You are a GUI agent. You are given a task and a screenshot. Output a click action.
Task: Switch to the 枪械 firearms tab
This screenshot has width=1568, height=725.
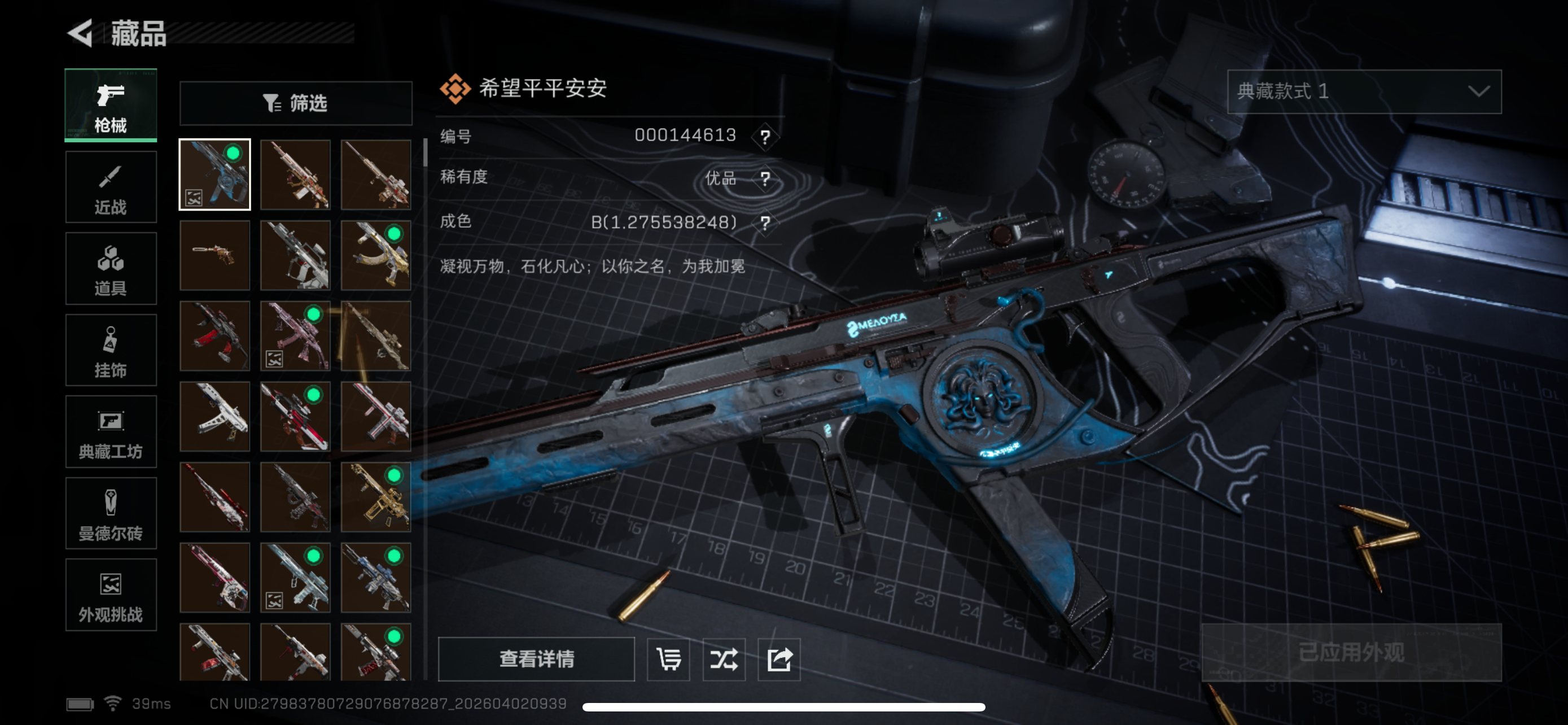[111, 106]
